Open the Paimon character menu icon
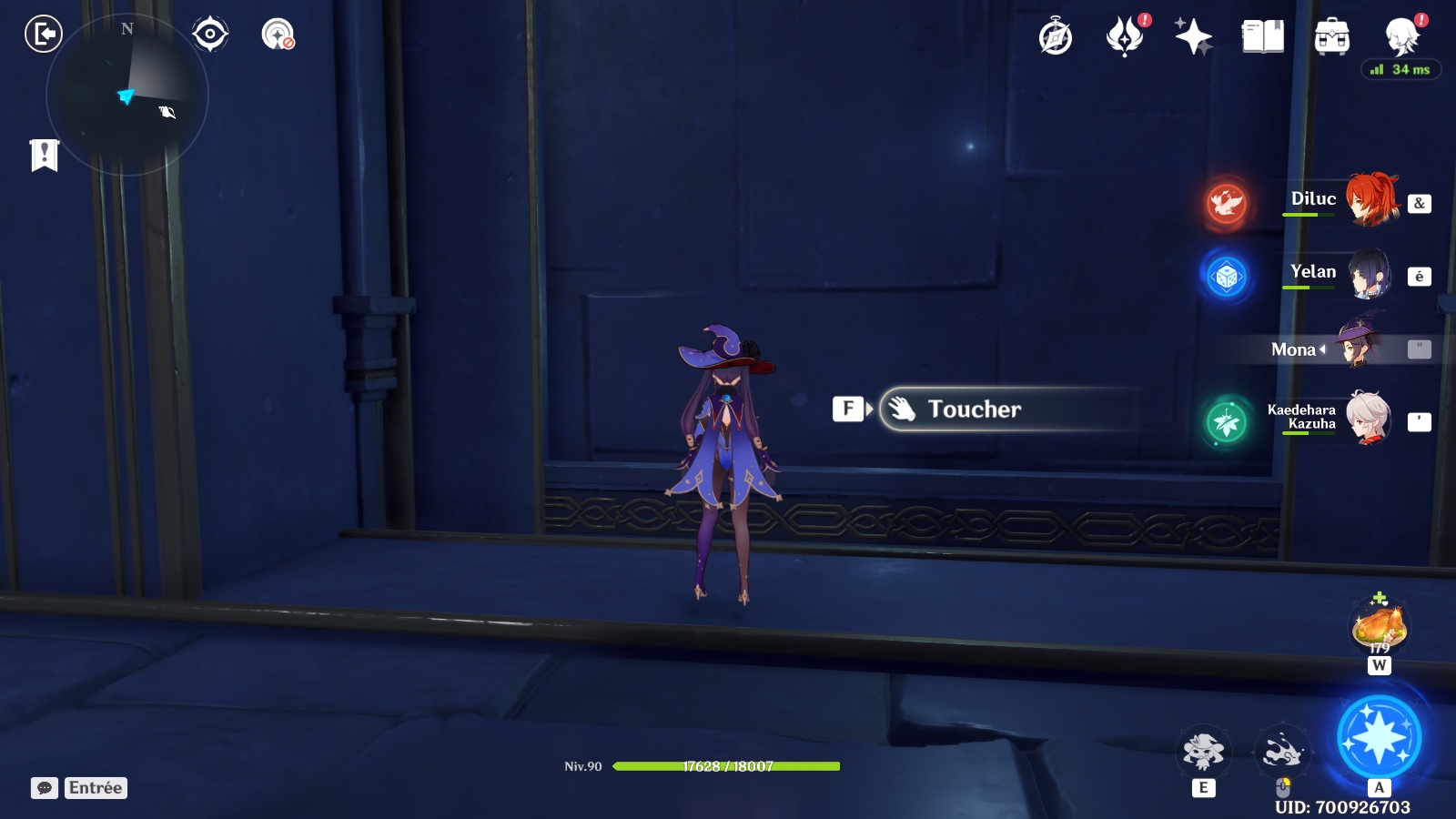Viewport: 1456px width, 819px height. point(1402,36)
